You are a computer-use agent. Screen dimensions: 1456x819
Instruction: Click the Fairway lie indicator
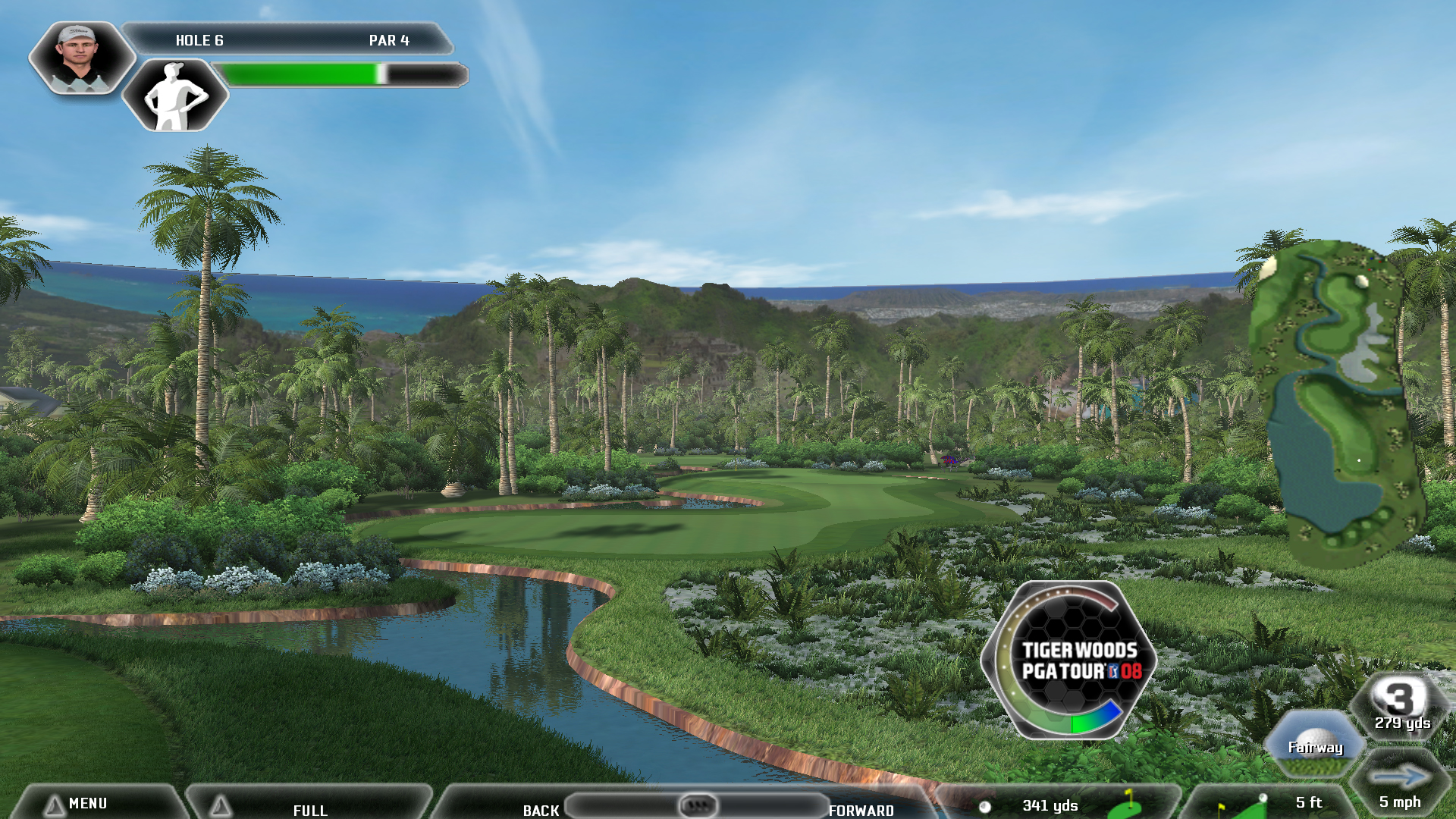(x=1315, y=745)
